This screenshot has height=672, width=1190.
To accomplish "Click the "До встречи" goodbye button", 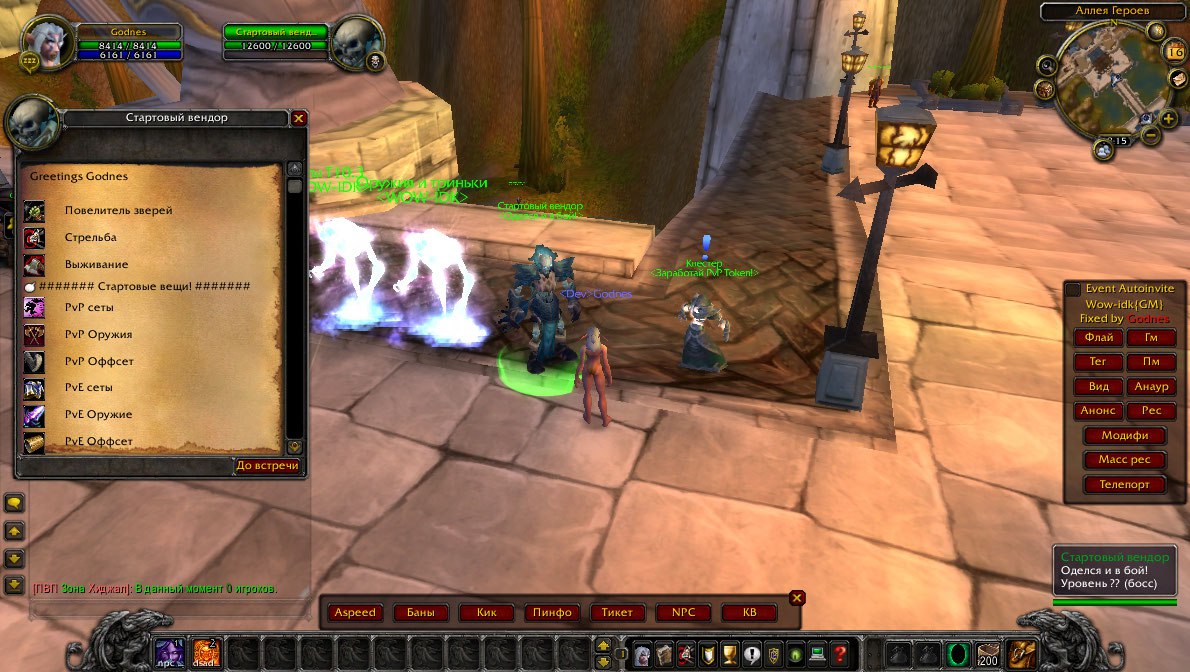I will pos(267,466).
